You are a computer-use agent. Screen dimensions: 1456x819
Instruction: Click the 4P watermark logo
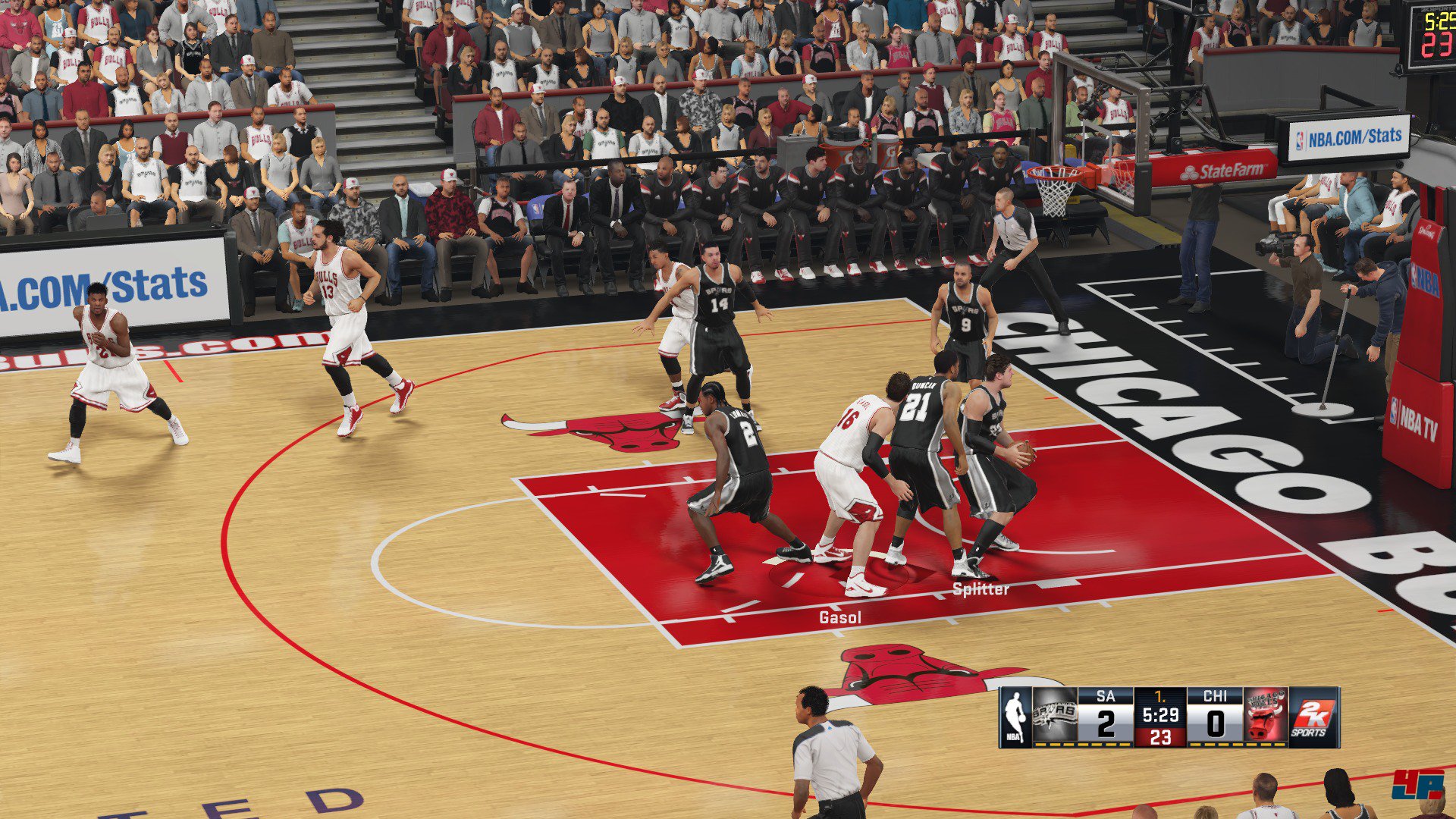(1417, 785)
